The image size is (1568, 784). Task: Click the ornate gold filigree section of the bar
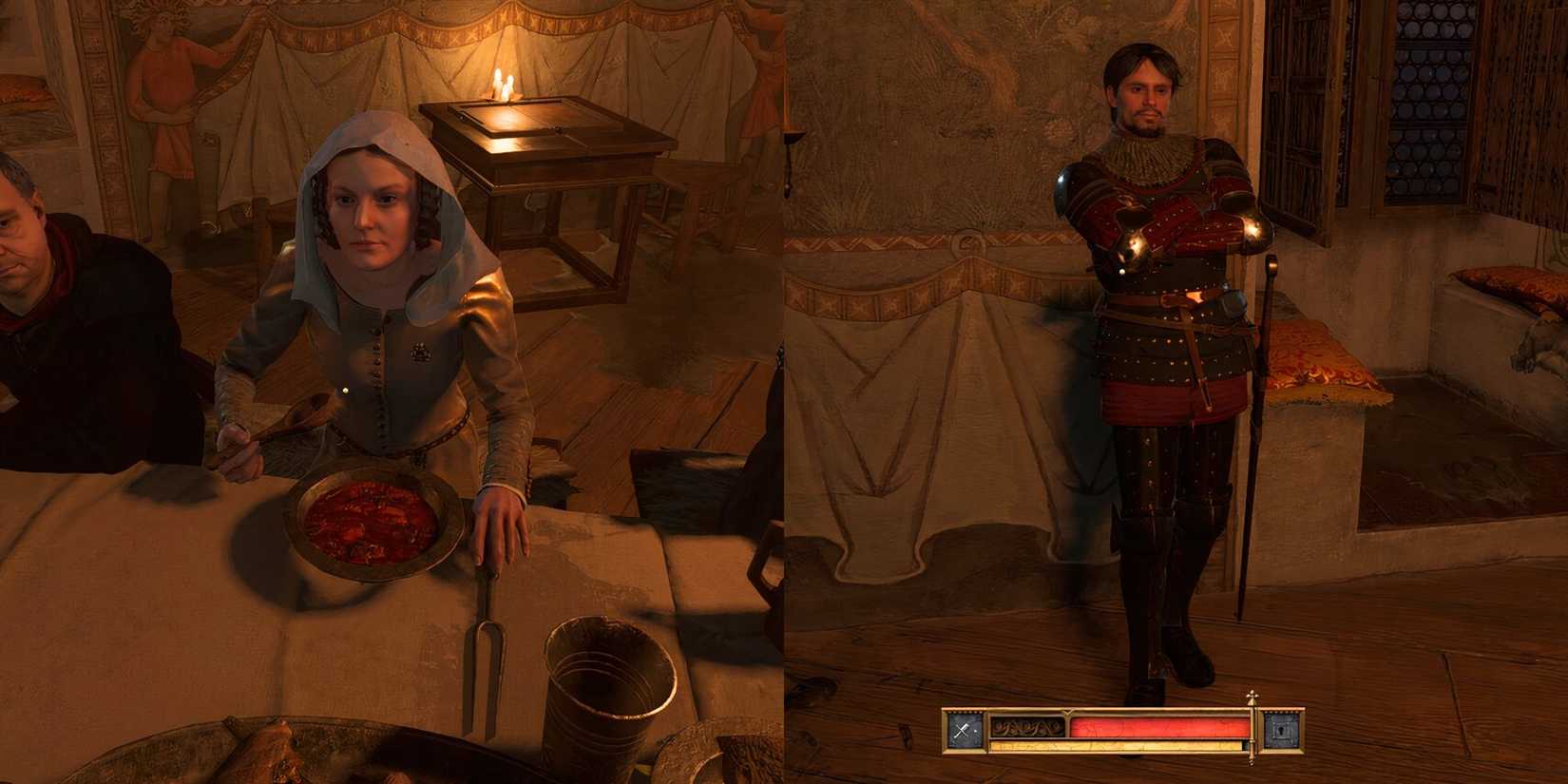point(1026,728)
